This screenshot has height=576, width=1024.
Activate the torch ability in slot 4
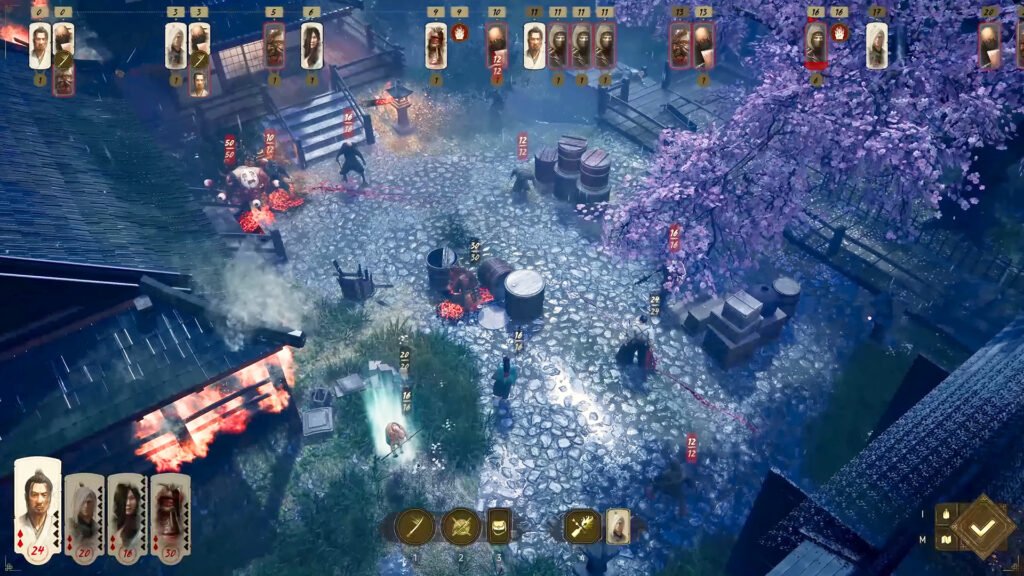click(582, 526)
